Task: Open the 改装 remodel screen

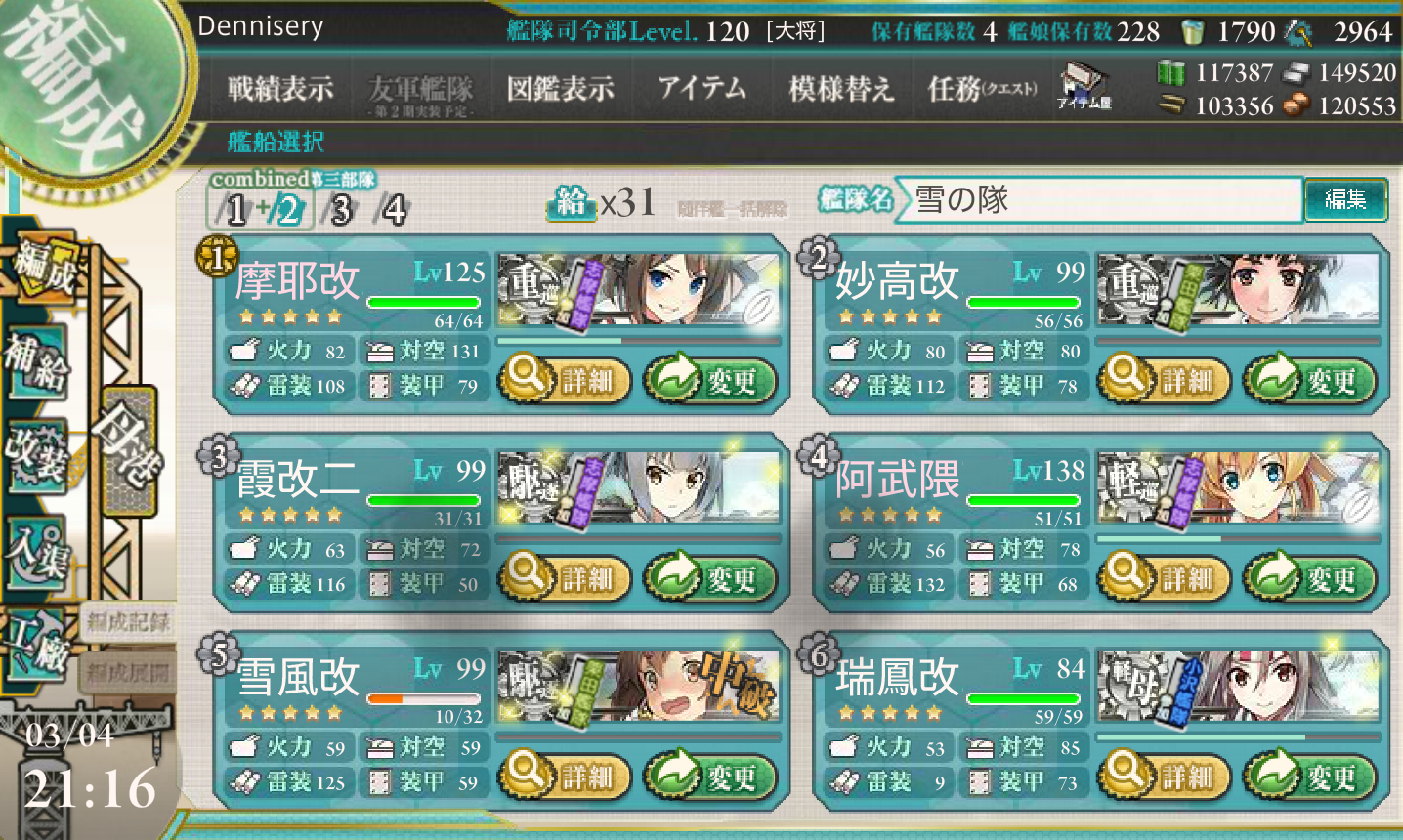Action: [39, 454]
